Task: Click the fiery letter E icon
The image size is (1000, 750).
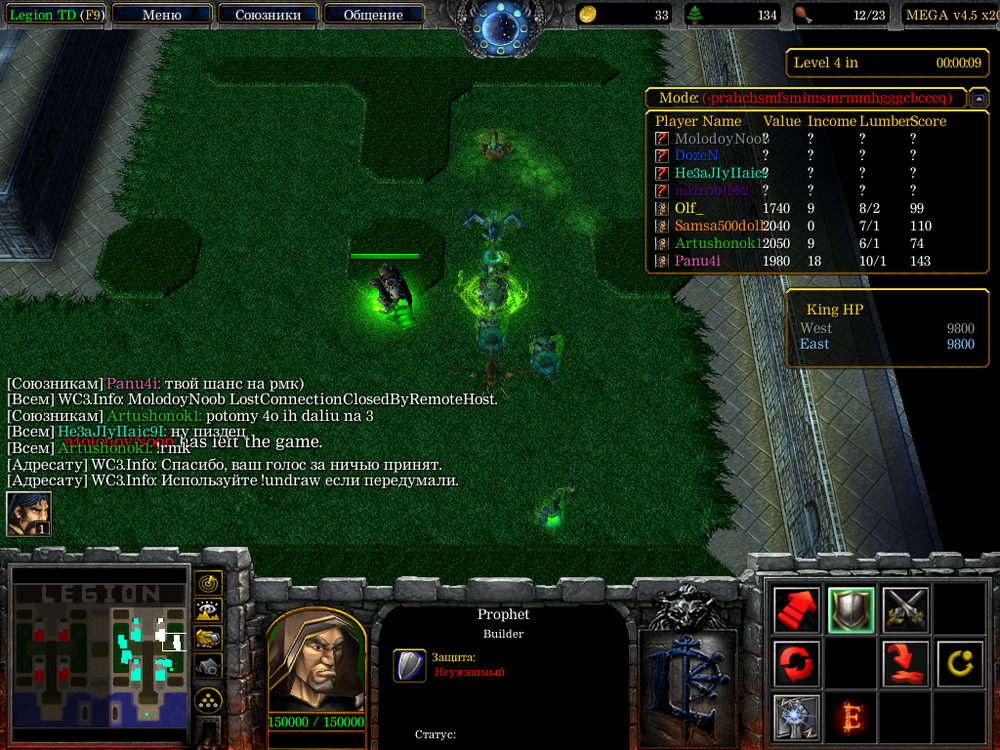Action: click(x=851, y=716)
